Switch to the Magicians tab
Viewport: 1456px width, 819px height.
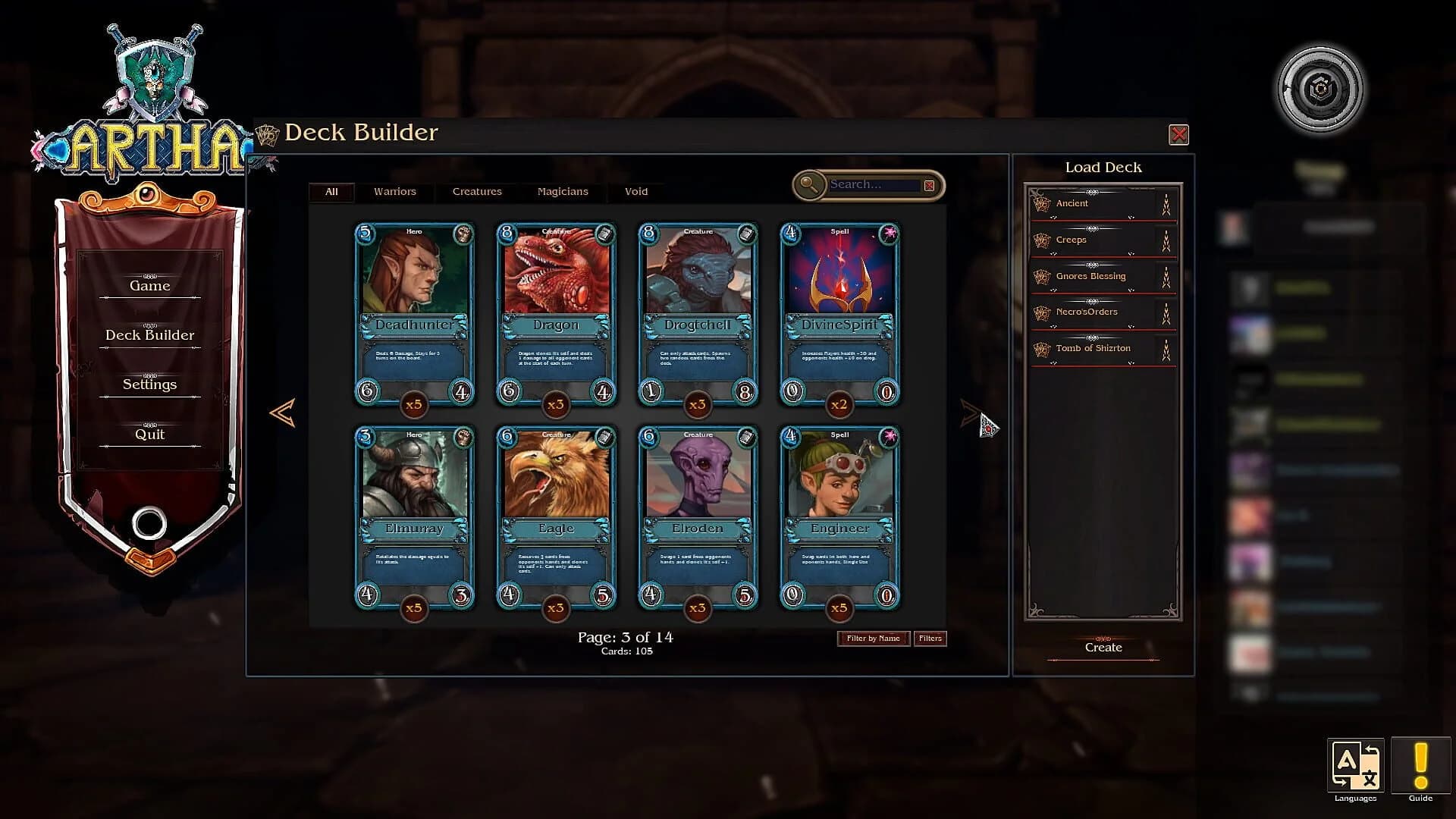coord(563,191)
